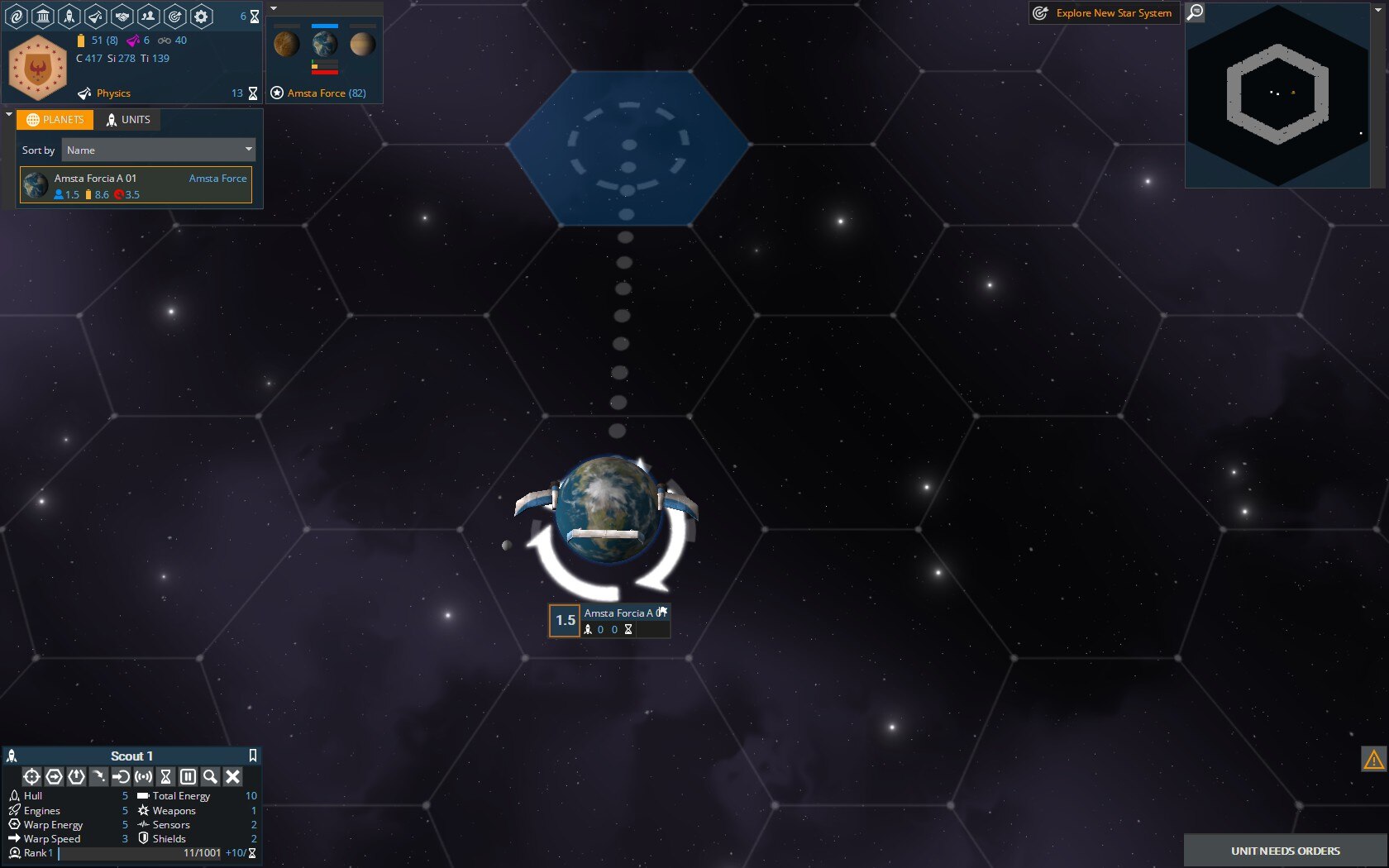Screen dimensions: 1389x868
Task: Open the yellow warning alert icon
Action: (x=1373, y=759)
